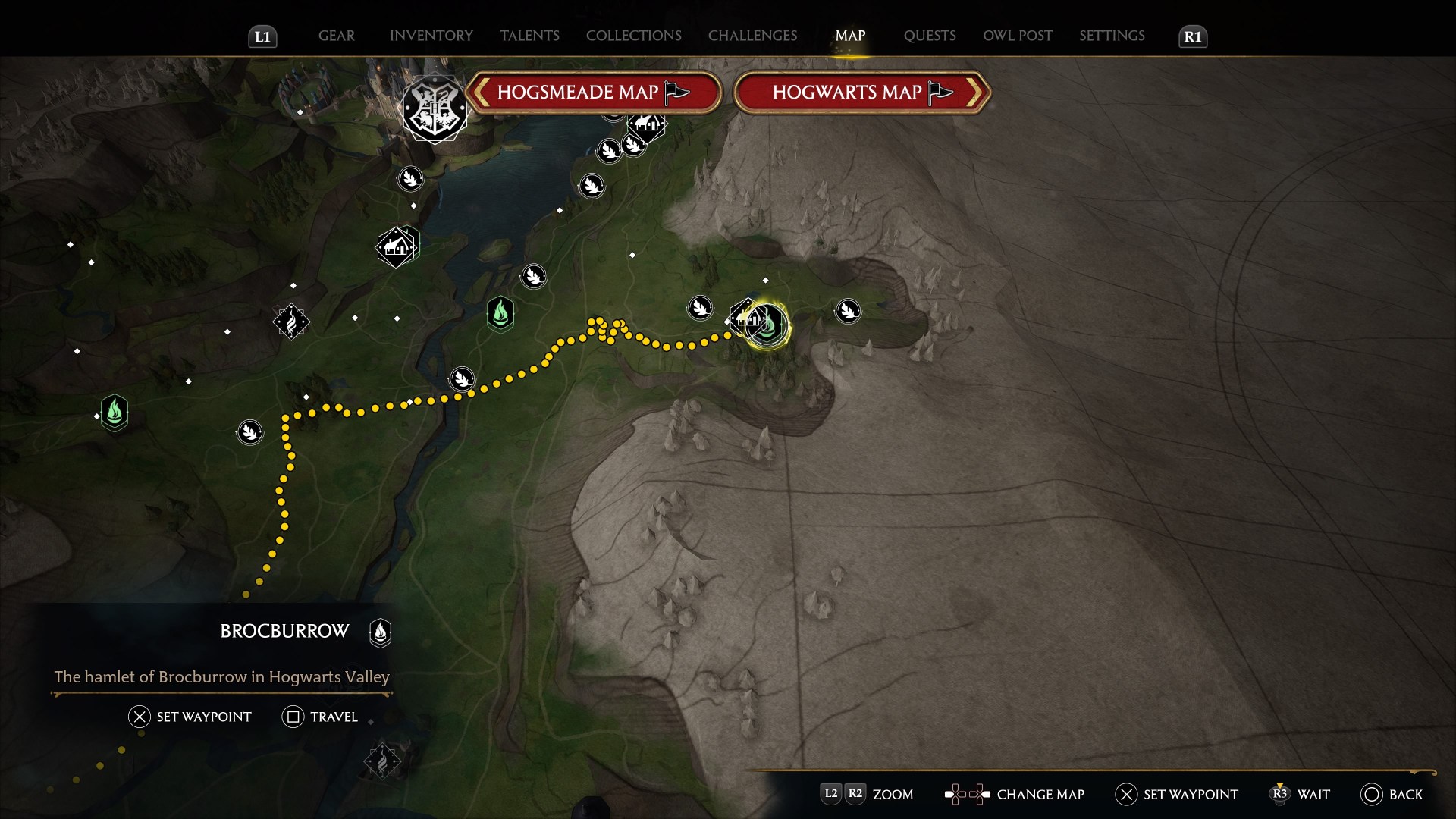Select the OWL POST tab

click(x=1017, y=36)
